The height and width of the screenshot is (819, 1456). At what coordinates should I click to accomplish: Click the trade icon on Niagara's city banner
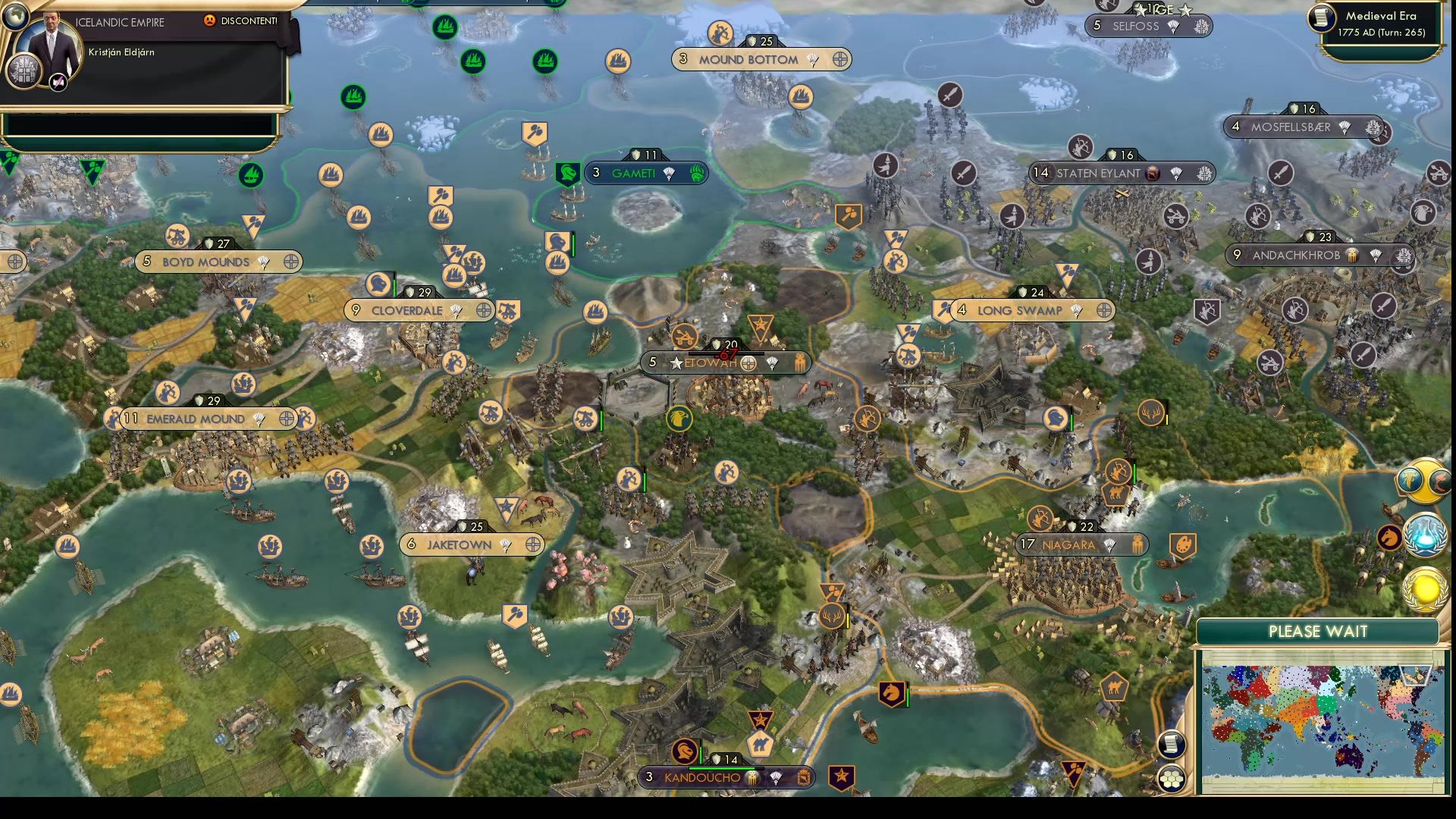(1137, 544)
